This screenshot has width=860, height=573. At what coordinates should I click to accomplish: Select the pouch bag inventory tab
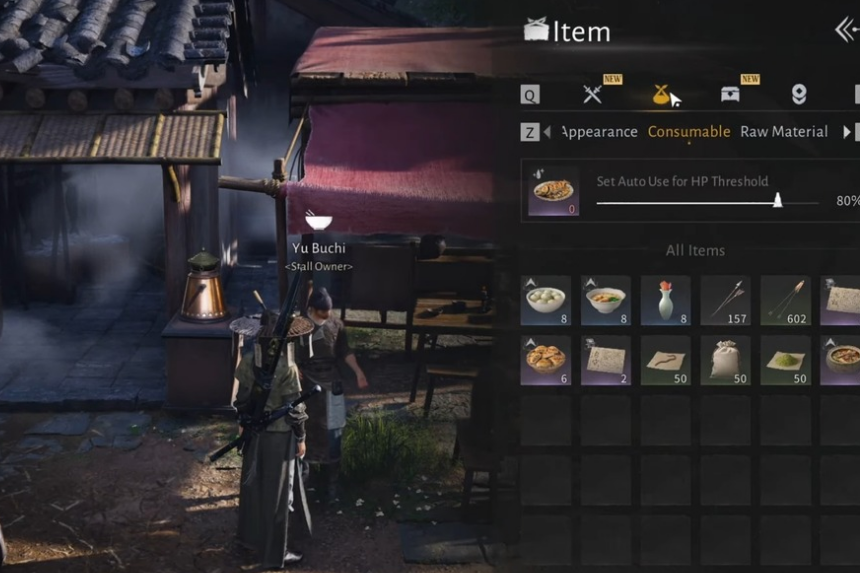pyautogui.click(x=661, y=94)
